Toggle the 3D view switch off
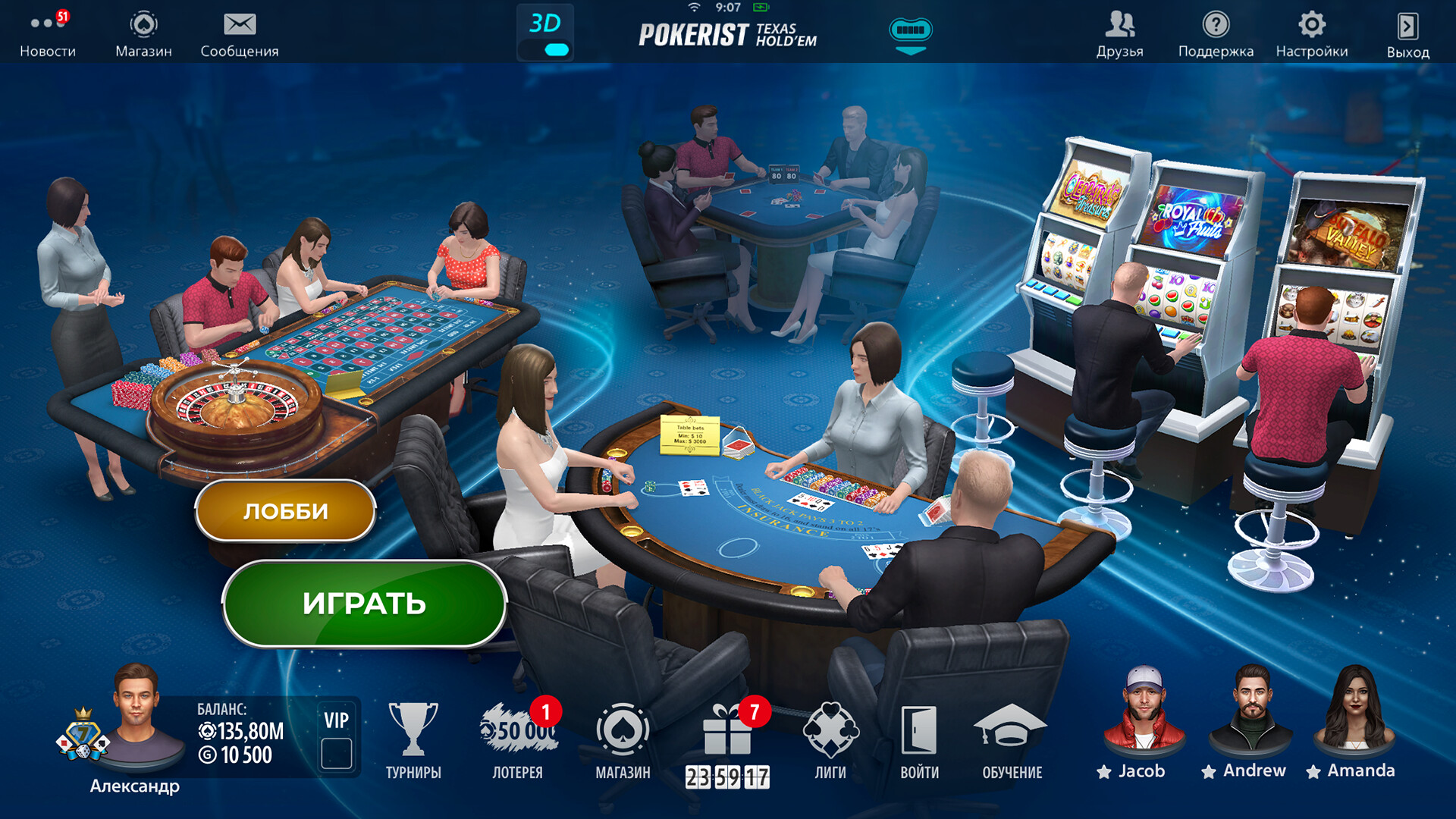 point(557,47)
